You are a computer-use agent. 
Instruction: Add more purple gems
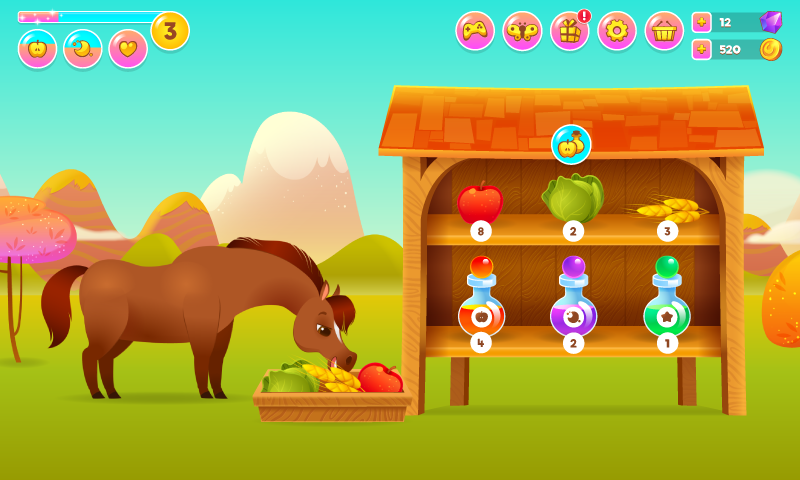702,22
